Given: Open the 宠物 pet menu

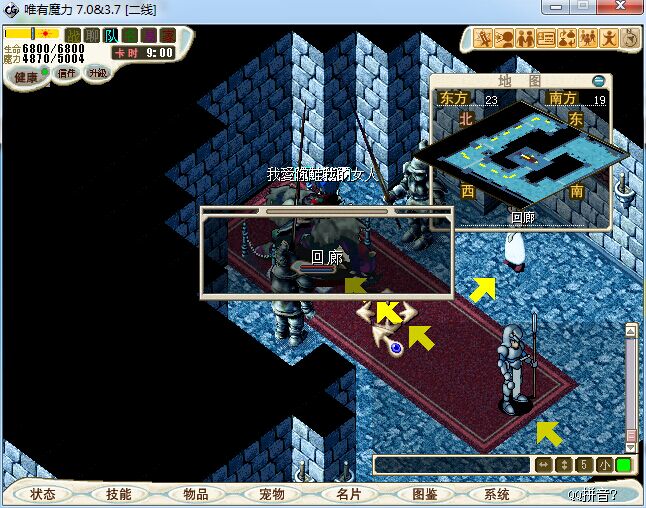Looking at the screenshot, I should click(x=271, y=494).
